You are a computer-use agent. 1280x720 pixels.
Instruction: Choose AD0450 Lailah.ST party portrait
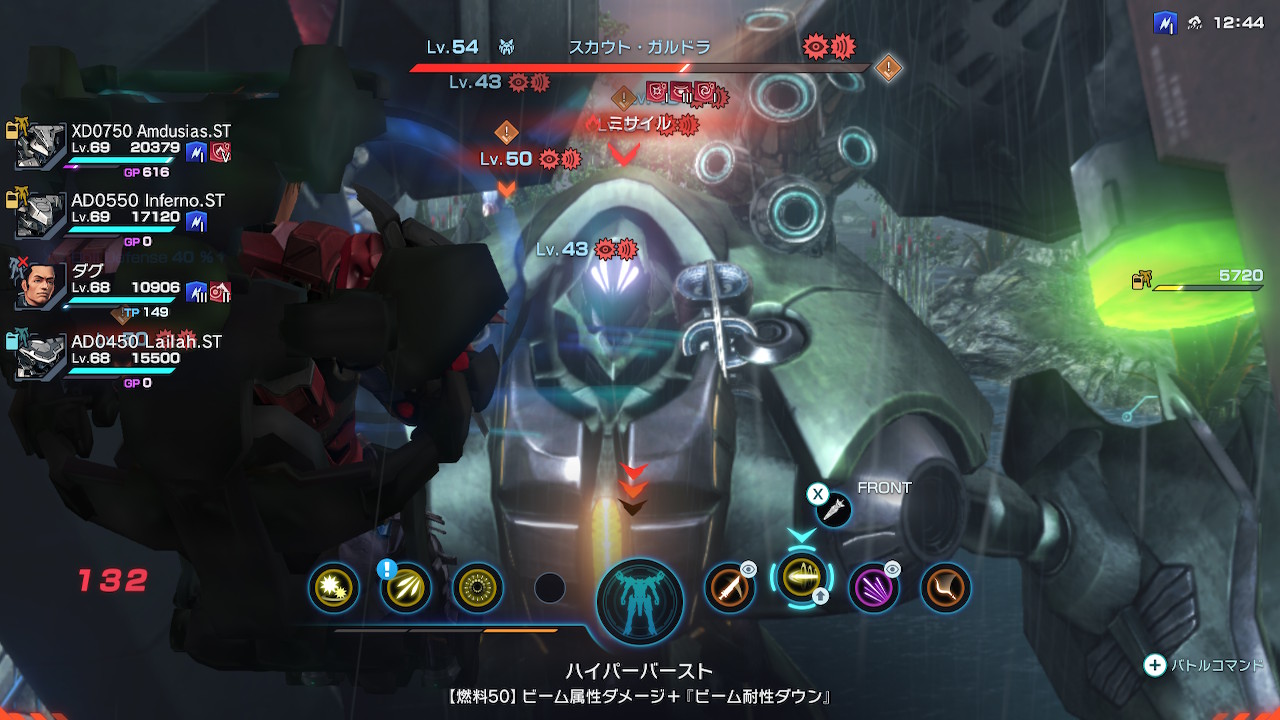pyautogui.click(x=40, y=357)
